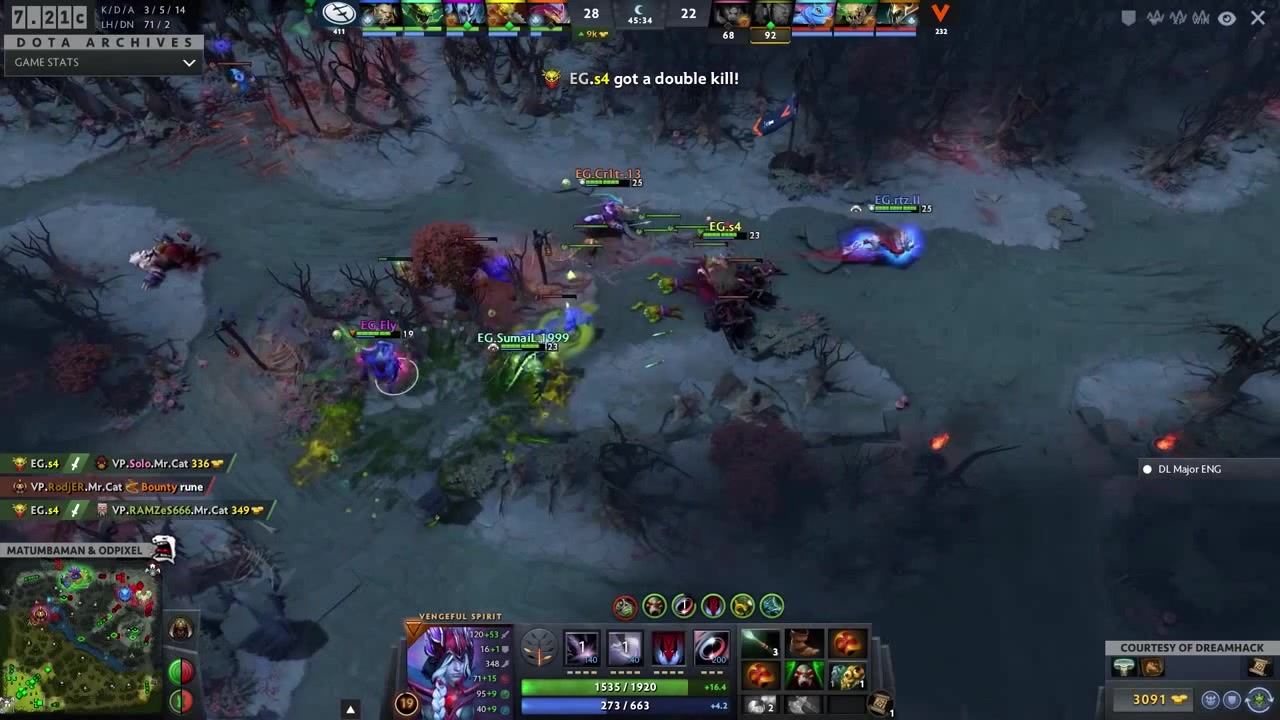The image size is (1280, 720).
Task: Select the DL Major ENG broadcast channel
Action: tap(1188, 469)
